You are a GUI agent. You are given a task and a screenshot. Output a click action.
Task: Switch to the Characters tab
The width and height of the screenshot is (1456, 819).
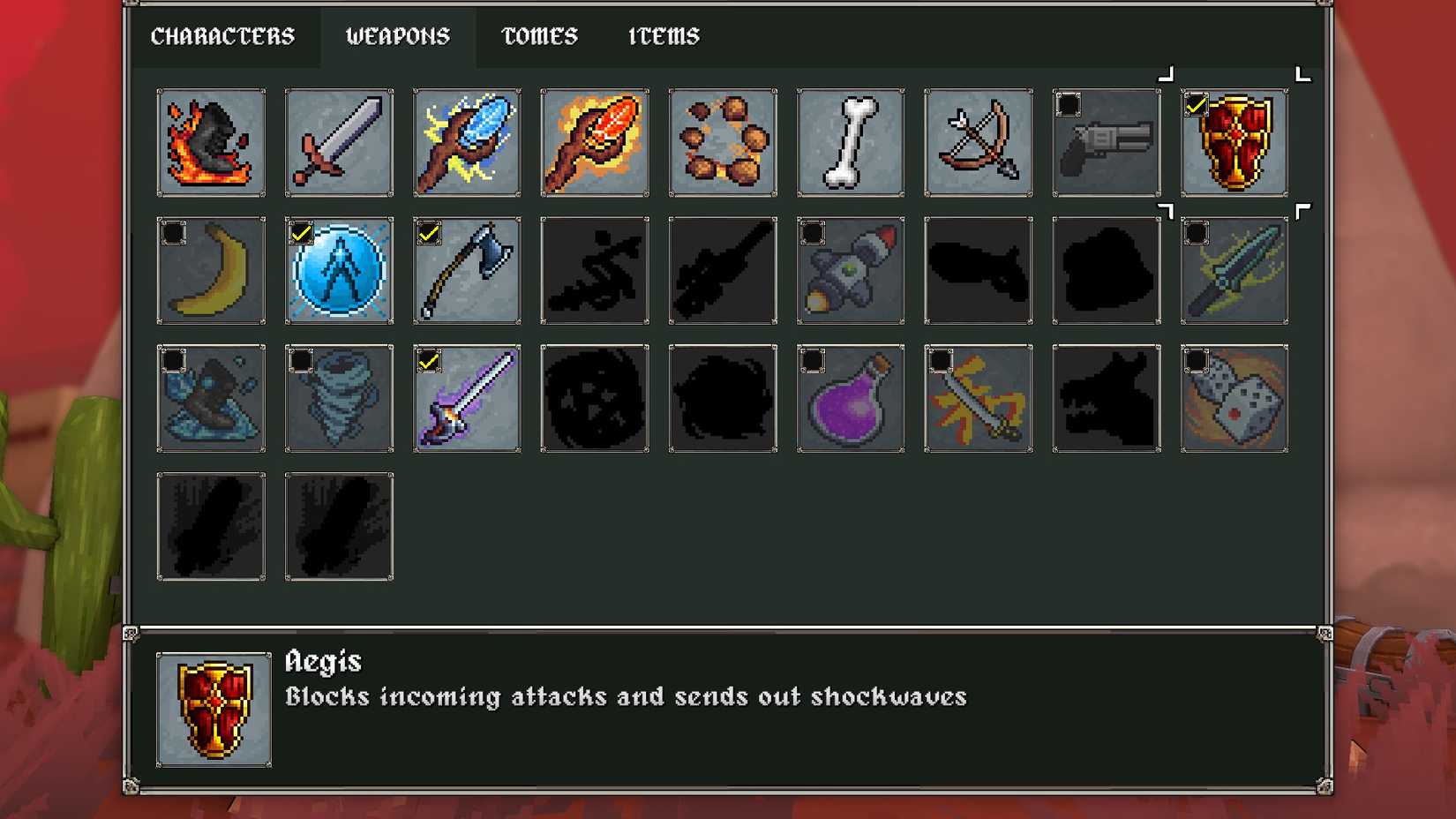click(223, 36)
